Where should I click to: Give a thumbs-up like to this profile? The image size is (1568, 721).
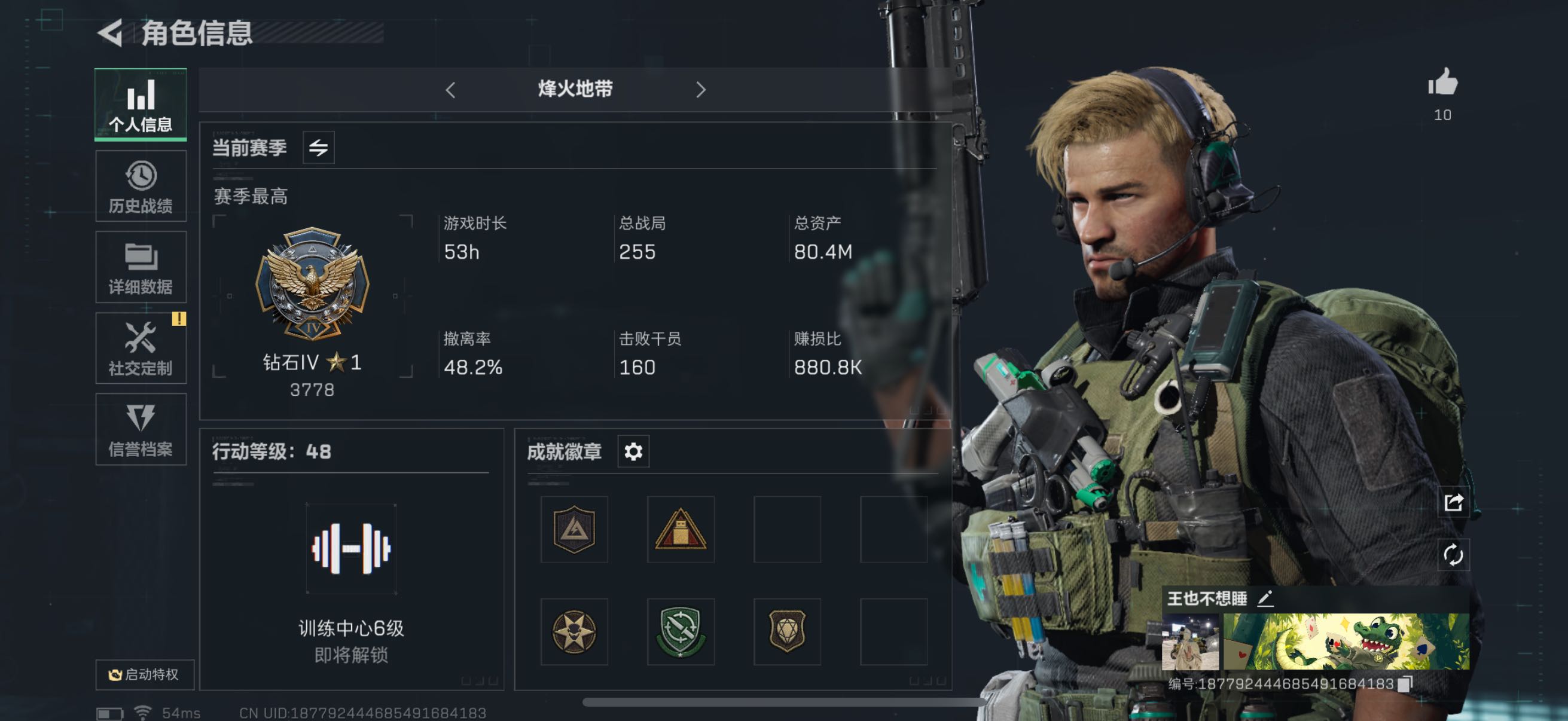[x=1442, y=83]
